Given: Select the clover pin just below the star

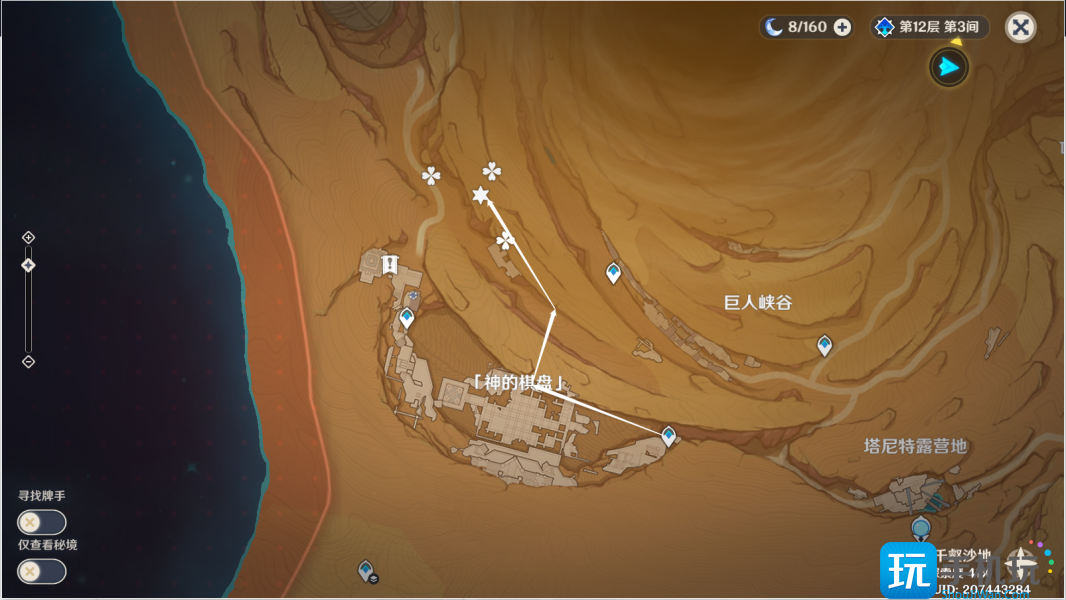Looking at the screenshot, I should pyautogui.click(x=505, y=241).
